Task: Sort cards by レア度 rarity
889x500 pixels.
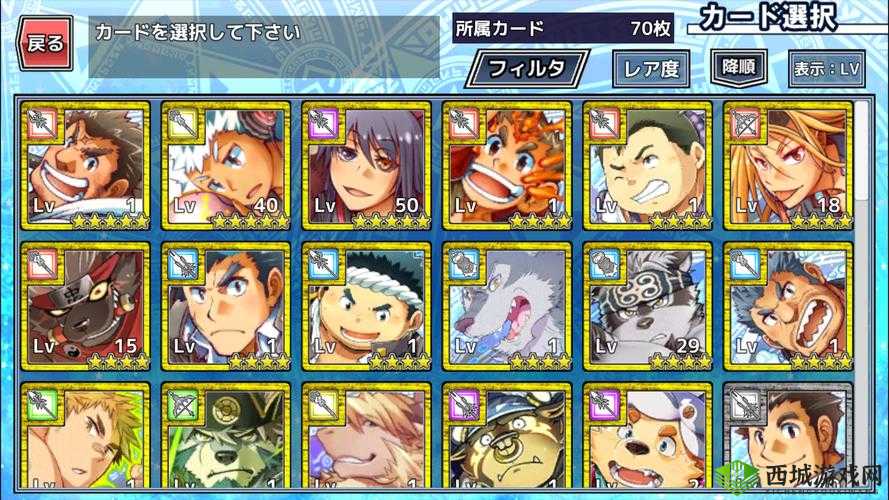Action: click(650, 69)
